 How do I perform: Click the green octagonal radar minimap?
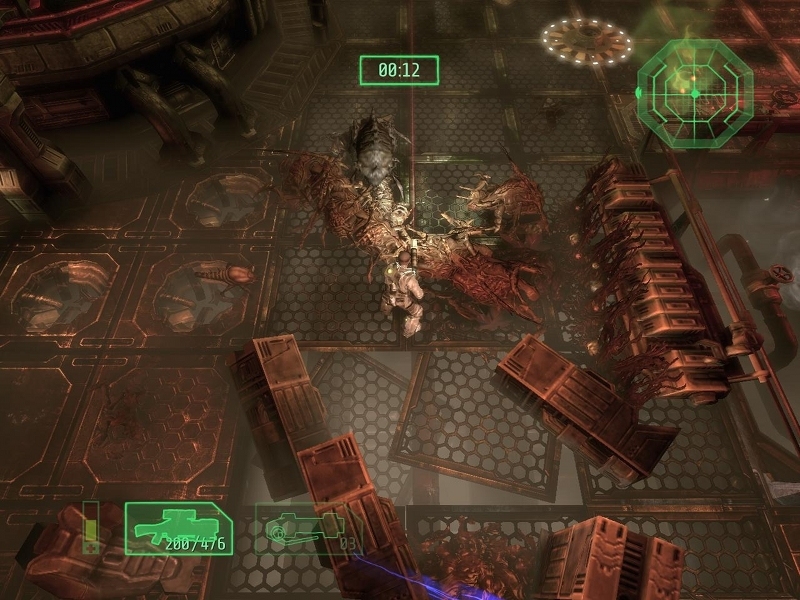(694, 91)
